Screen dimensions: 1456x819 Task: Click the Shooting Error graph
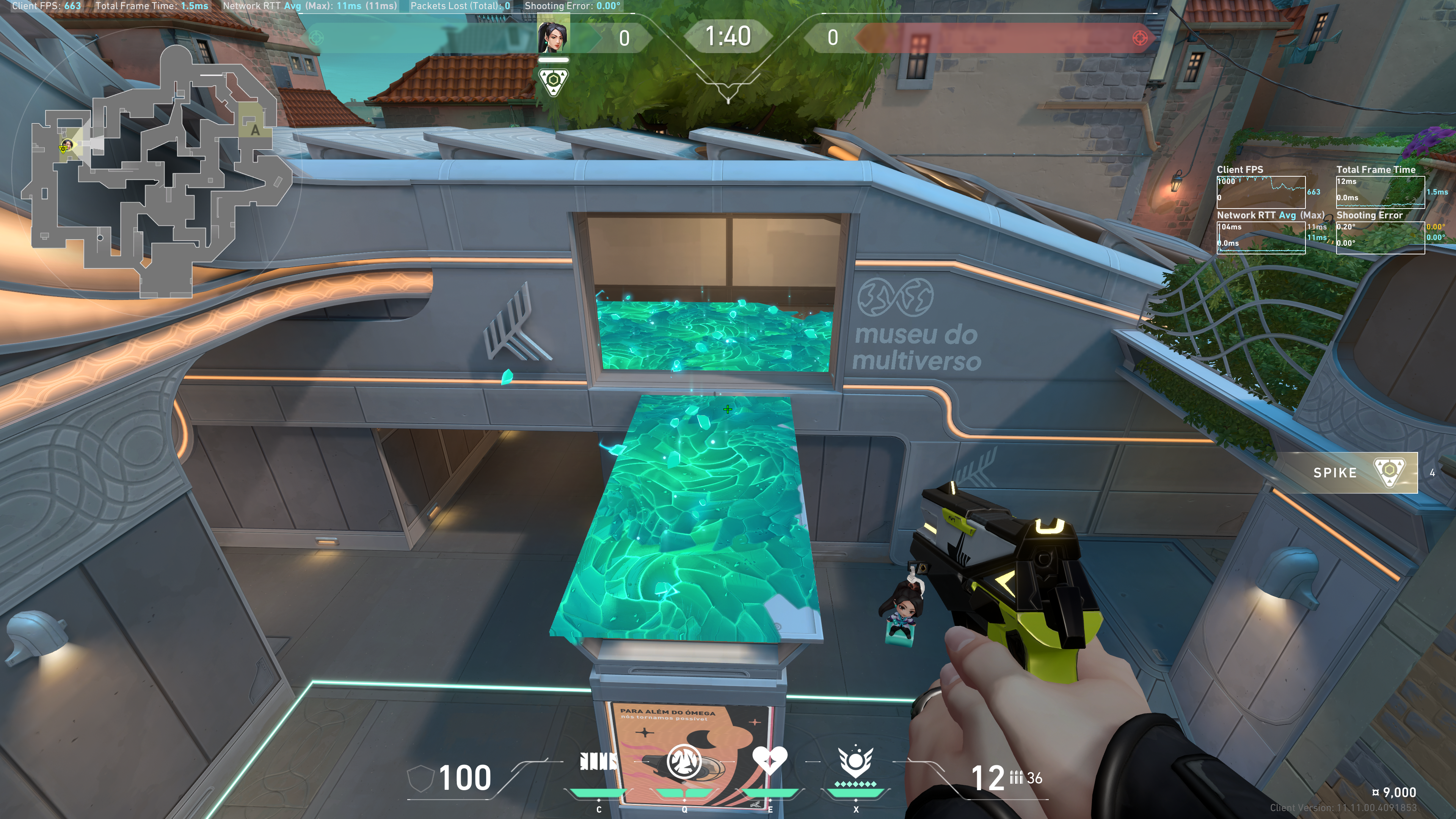(1380, 238)
